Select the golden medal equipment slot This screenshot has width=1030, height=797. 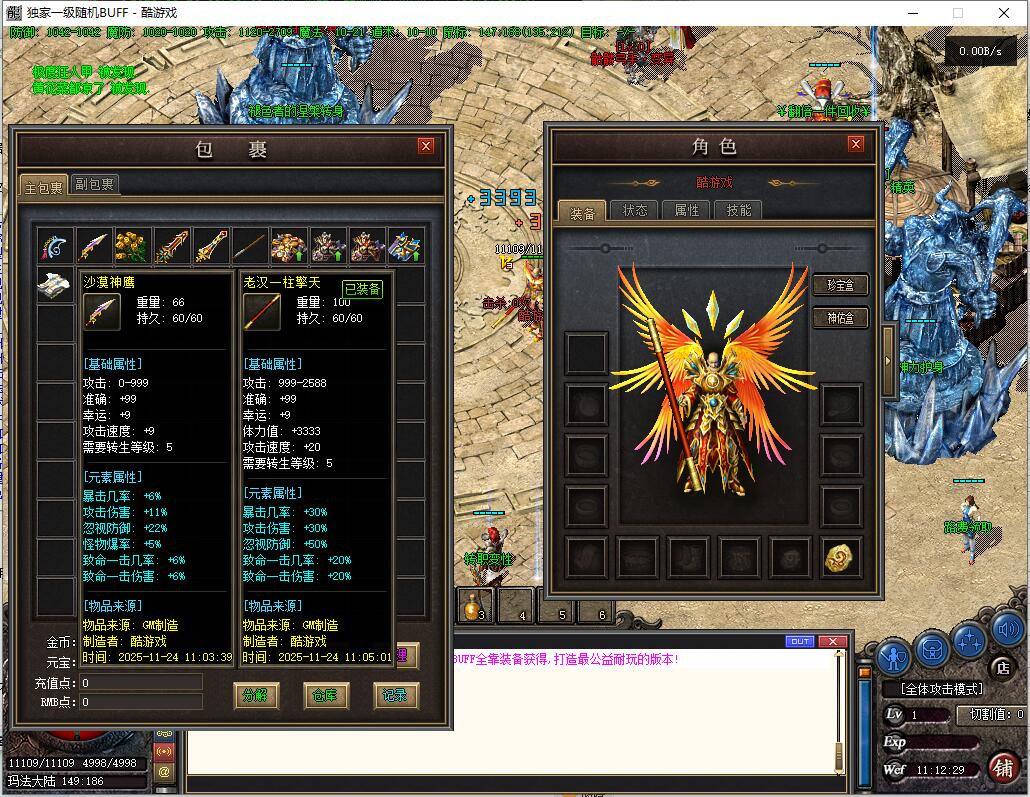point(842,558)
